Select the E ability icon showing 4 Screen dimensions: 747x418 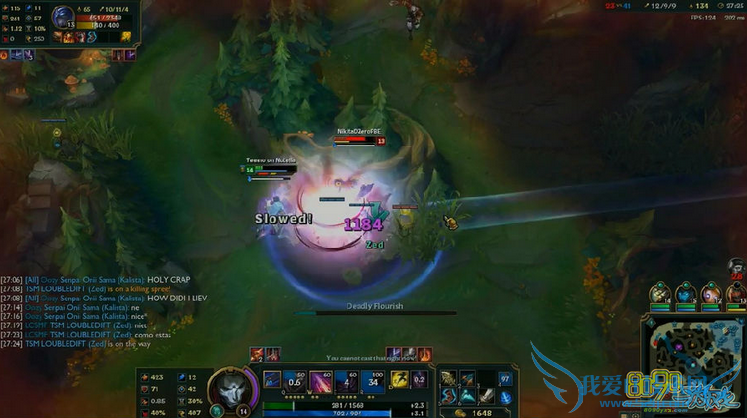pos(348,380)
